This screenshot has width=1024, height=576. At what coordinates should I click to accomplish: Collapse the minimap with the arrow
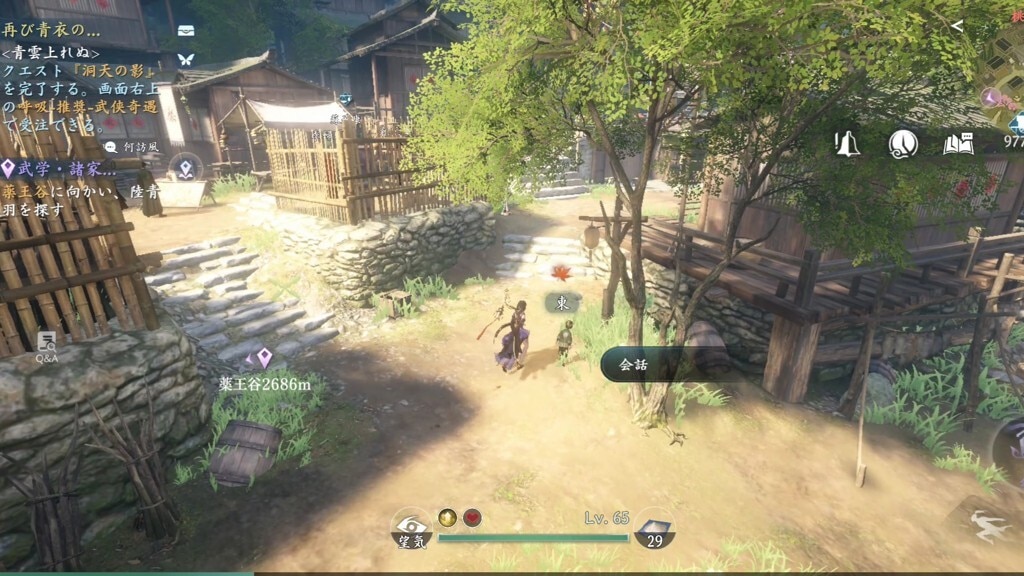click(957, 26)
